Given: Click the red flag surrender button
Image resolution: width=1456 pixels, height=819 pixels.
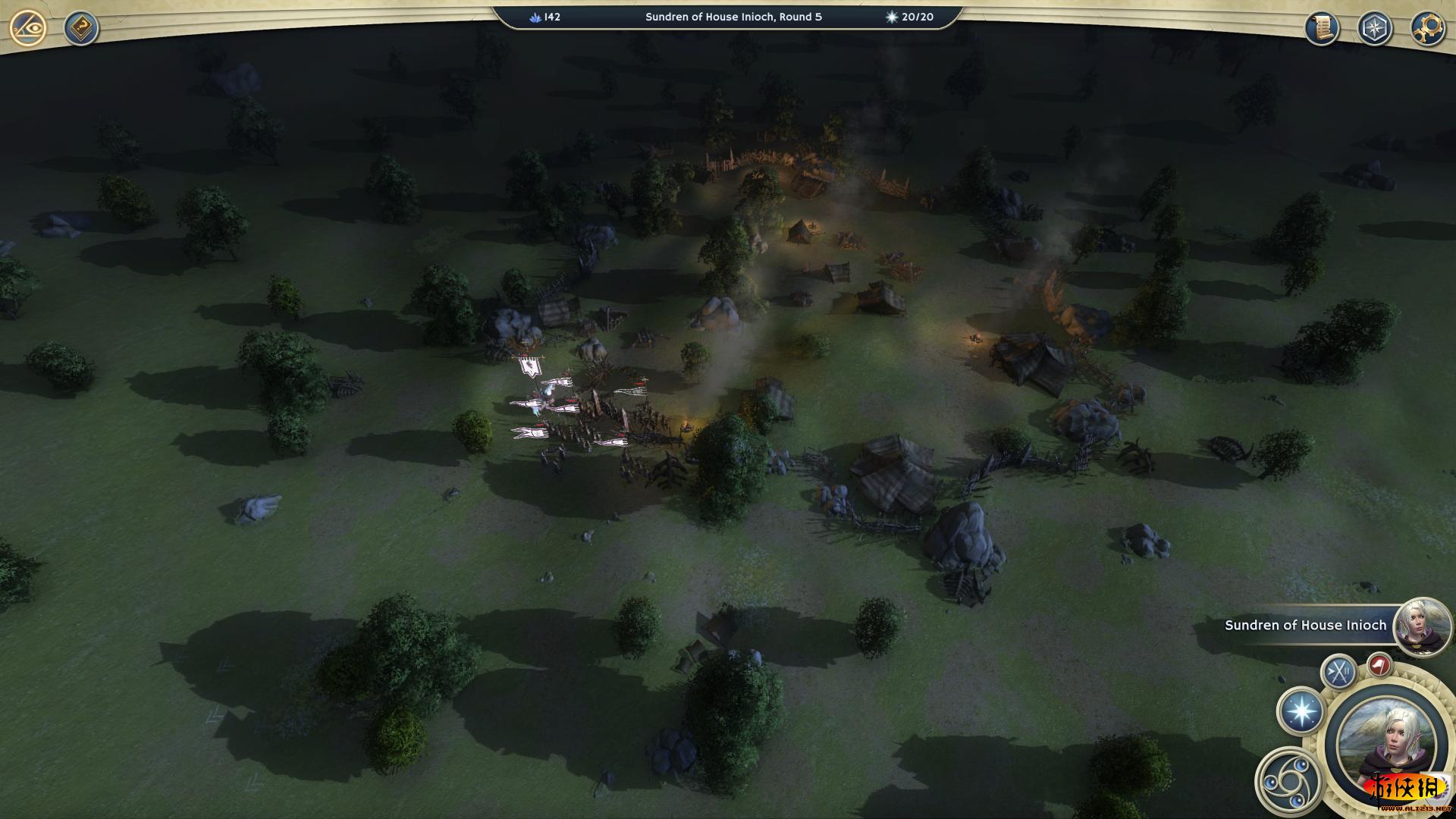Looking at the screenshot, I should [1379, 665].
